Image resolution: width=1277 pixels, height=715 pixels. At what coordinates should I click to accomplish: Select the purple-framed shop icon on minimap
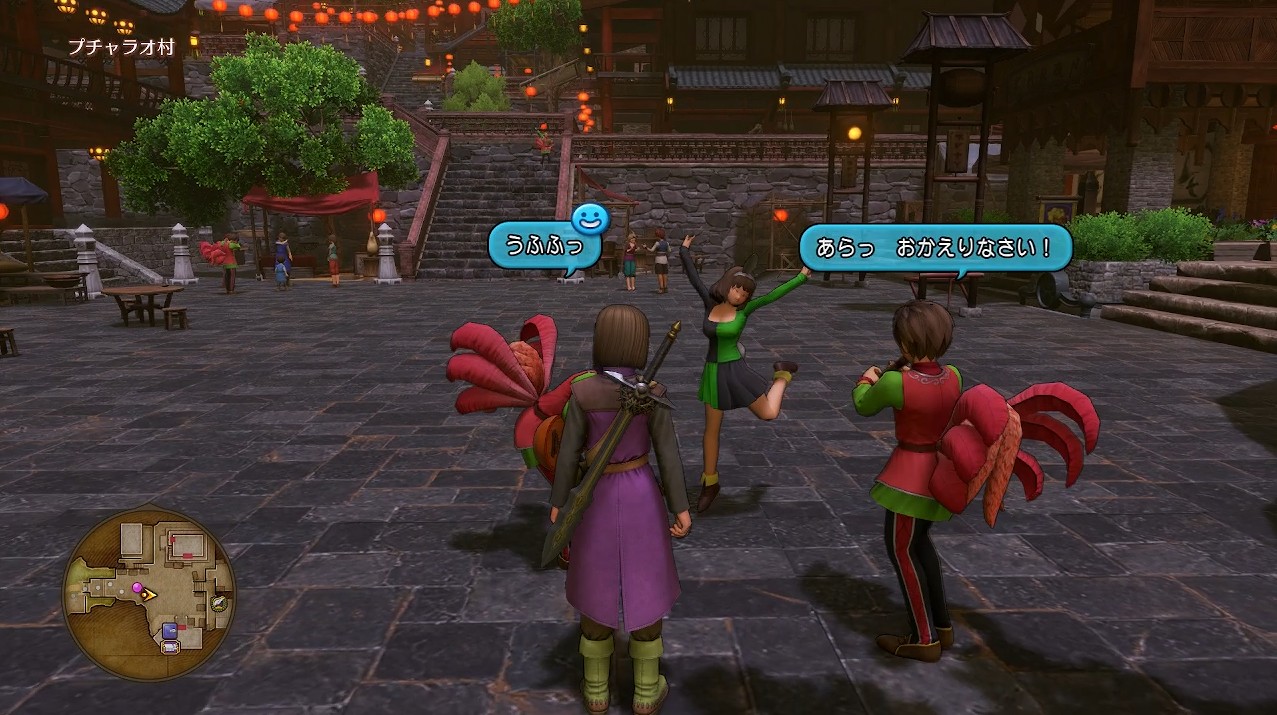click(170, 647)
